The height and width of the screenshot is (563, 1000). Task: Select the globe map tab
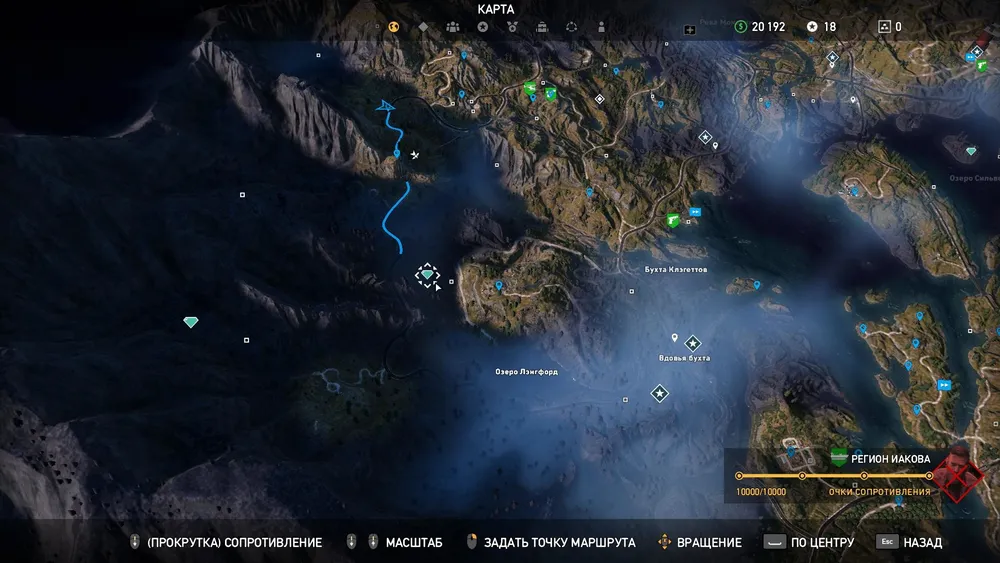tap(394, 27)
